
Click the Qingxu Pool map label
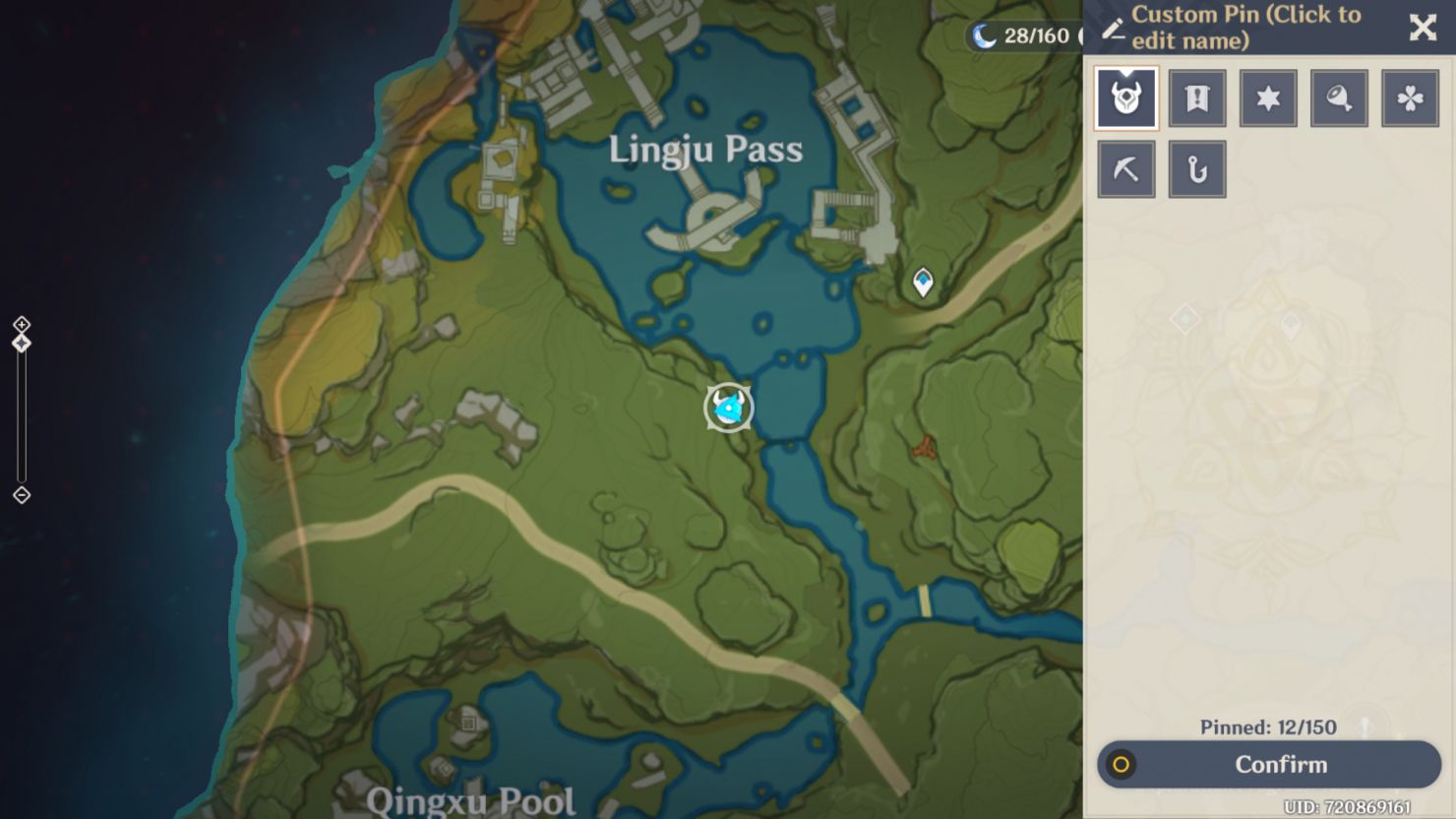[472, 799]
